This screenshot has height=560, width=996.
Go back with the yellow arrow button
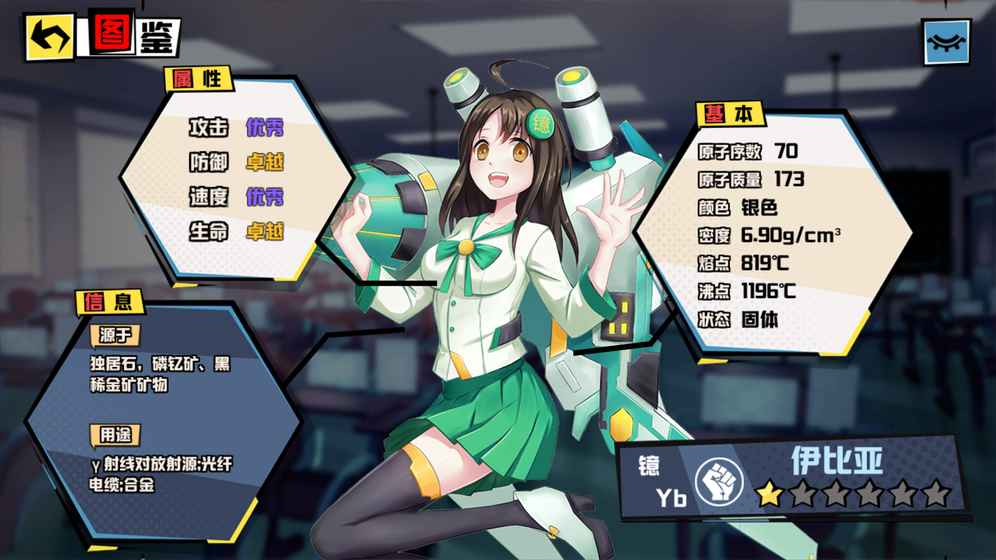pyautogui.click(x=49, y=38)
